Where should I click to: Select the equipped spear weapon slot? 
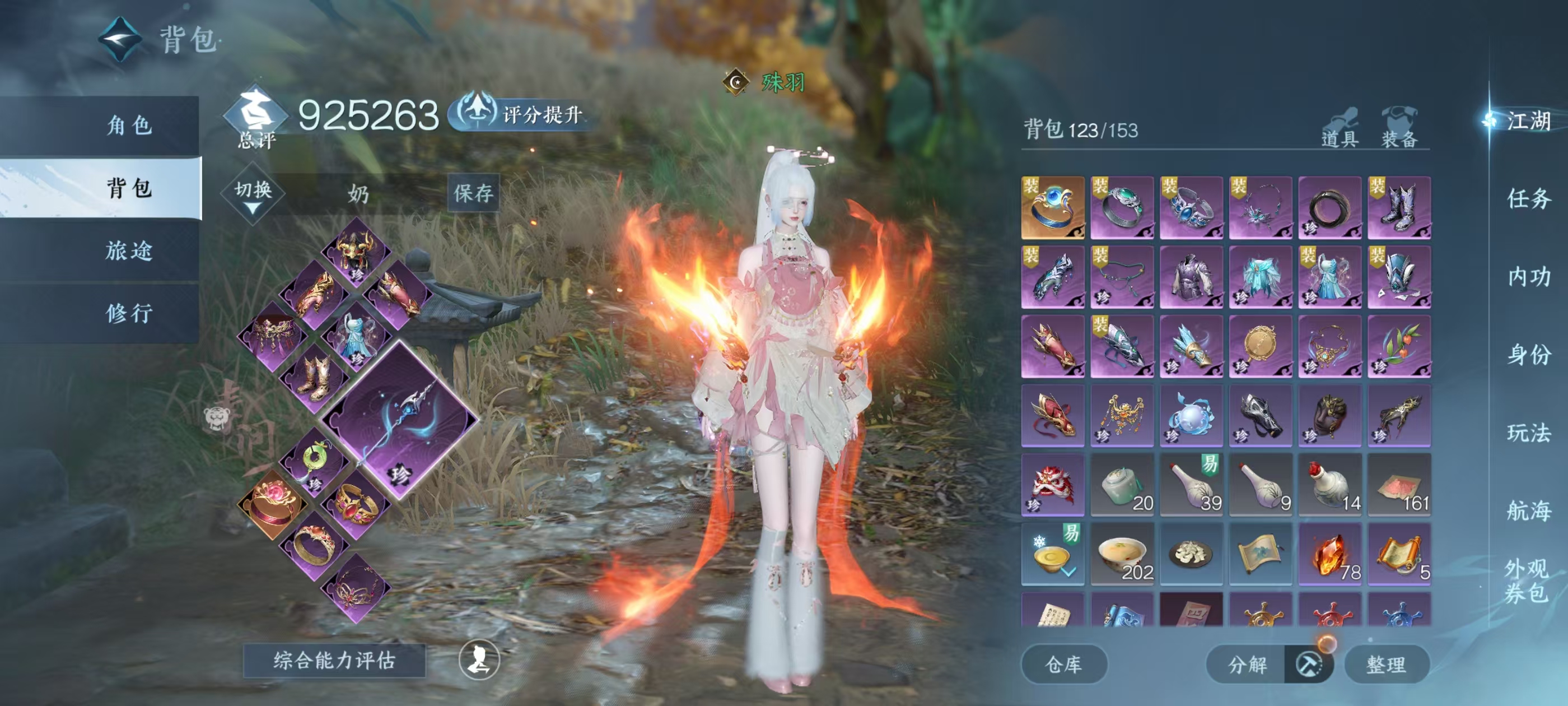(x=399, y=421)
